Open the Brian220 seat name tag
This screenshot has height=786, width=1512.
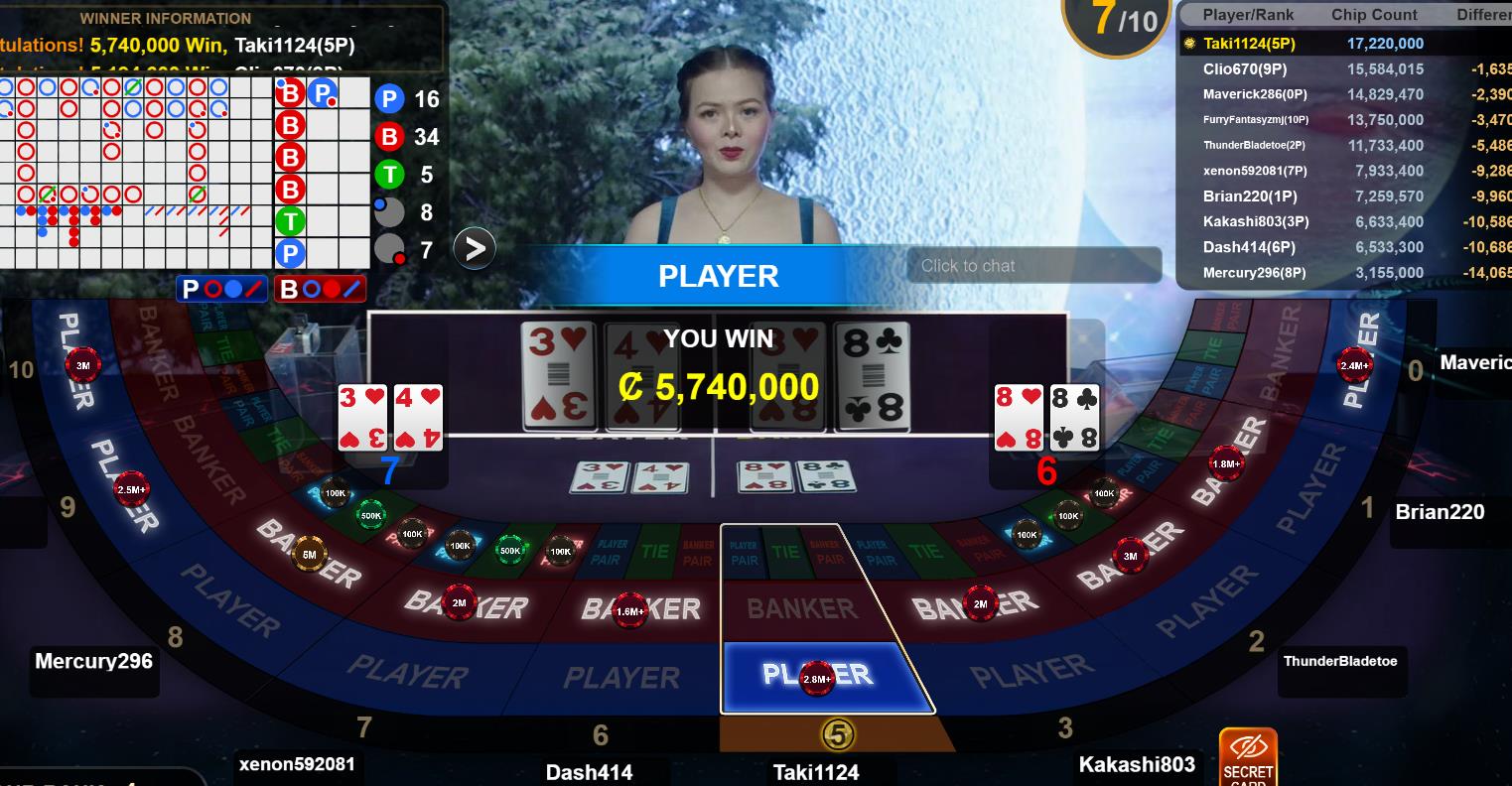tap(1440, 512)
